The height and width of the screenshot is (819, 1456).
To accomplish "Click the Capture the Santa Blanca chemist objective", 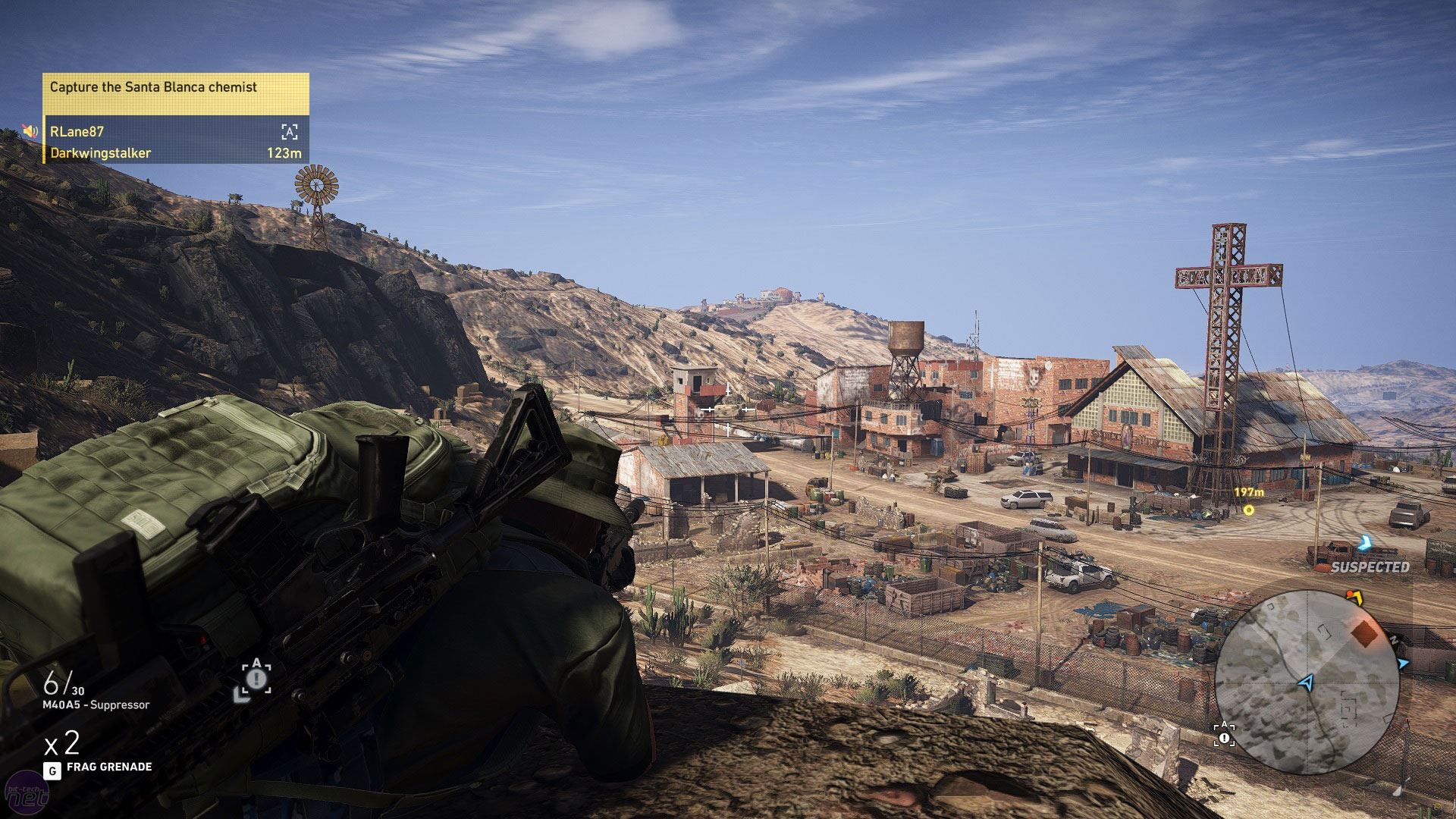I will click(153, 87).
